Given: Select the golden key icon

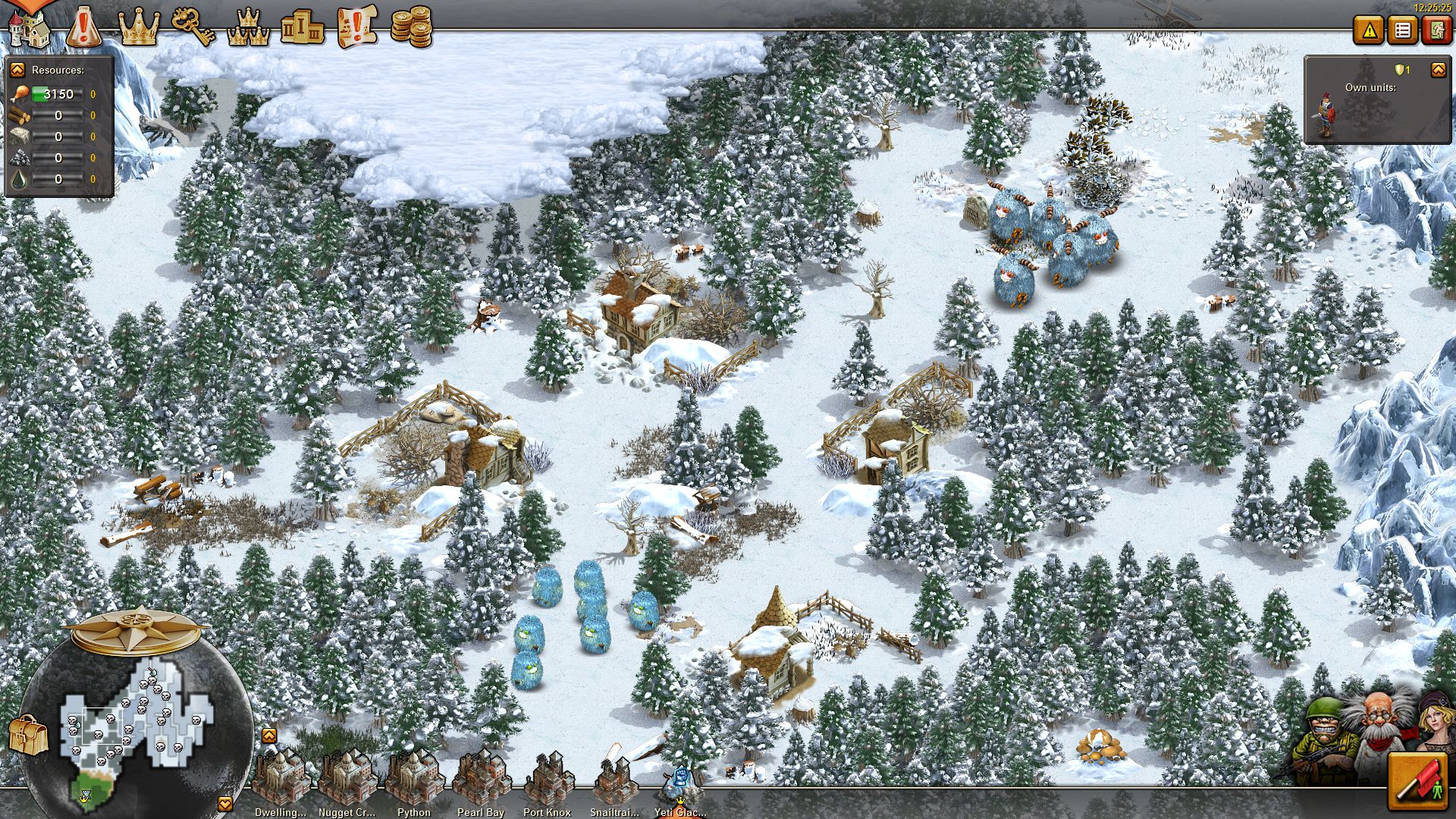Looking at the screenshot, I should pyautogui.click(x=193, y=27).
